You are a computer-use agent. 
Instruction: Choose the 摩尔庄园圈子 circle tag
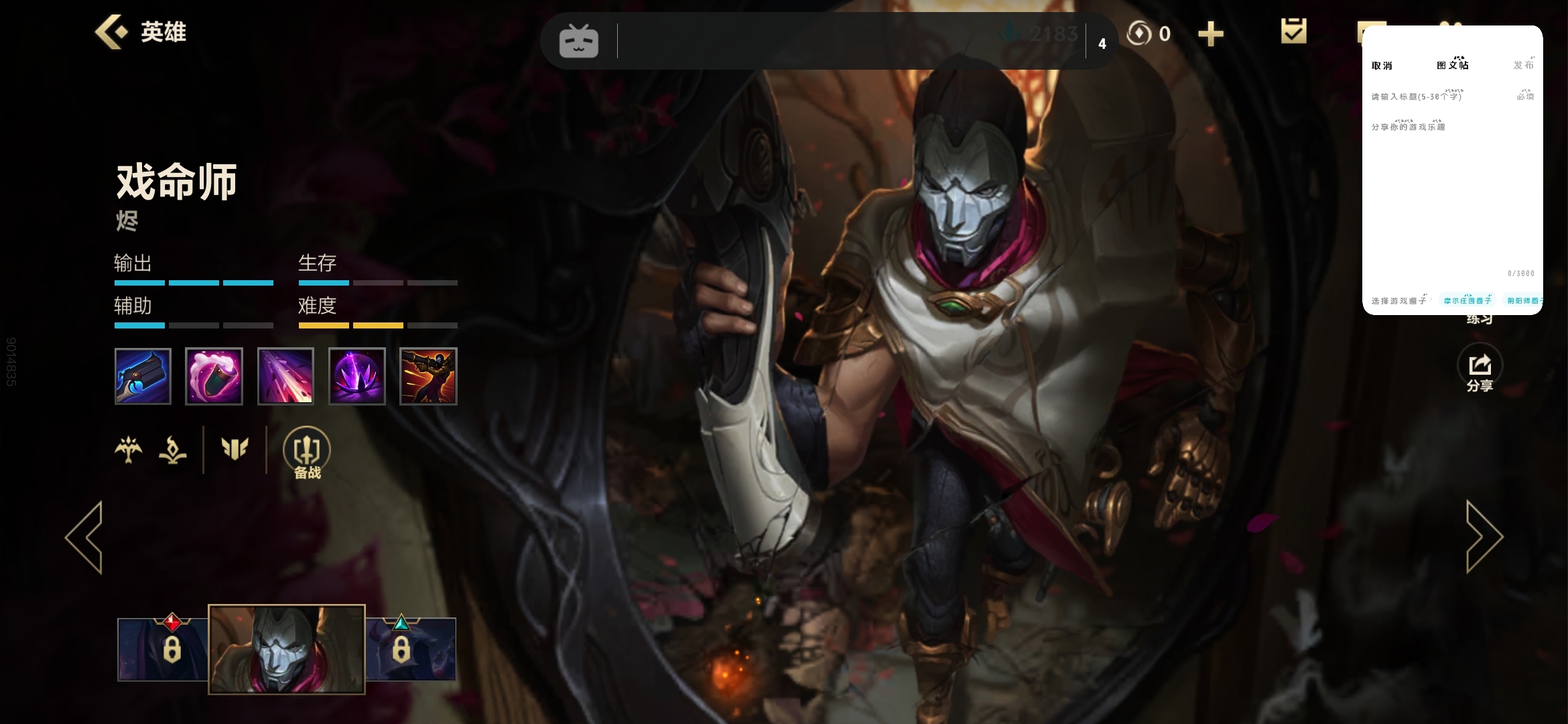click(x=1467, y=301)
